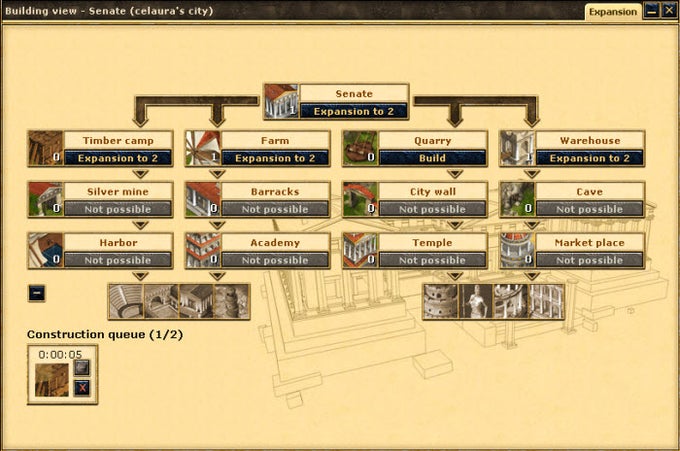Minimize the Building view window
This screenshot has height=451, width=680.
pos(652,11)
